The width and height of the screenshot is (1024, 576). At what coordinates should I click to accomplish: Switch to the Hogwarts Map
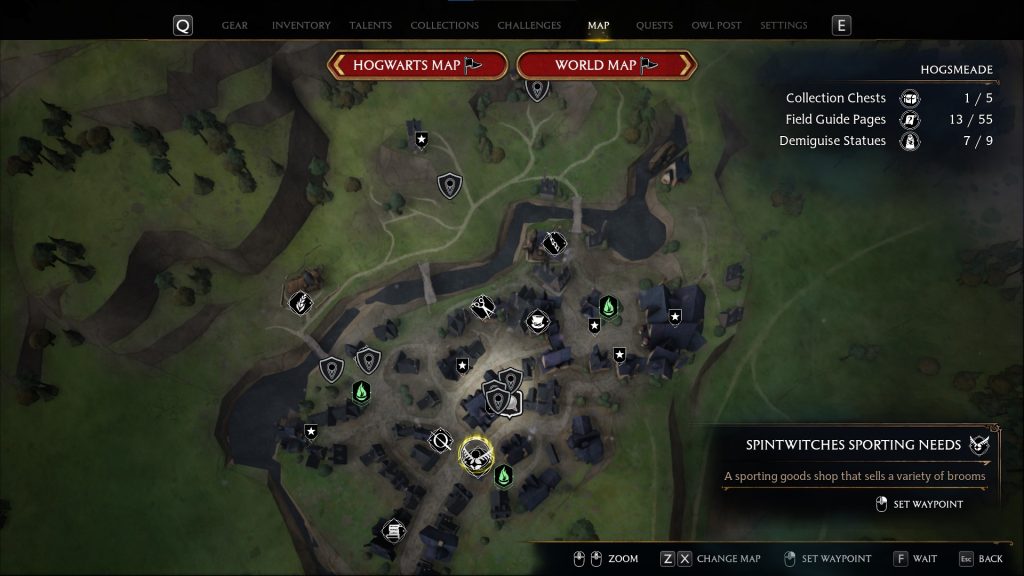coord(417,66)
